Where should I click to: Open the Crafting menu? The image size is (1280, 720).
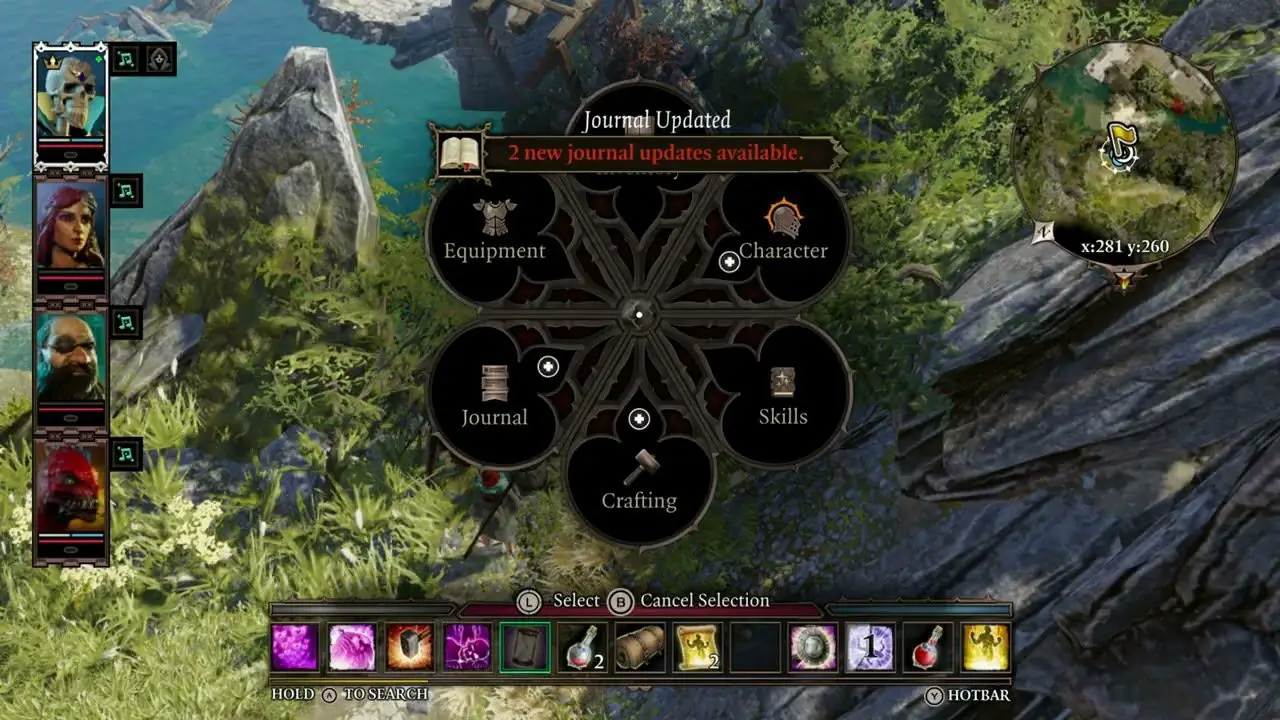point(639,482)
